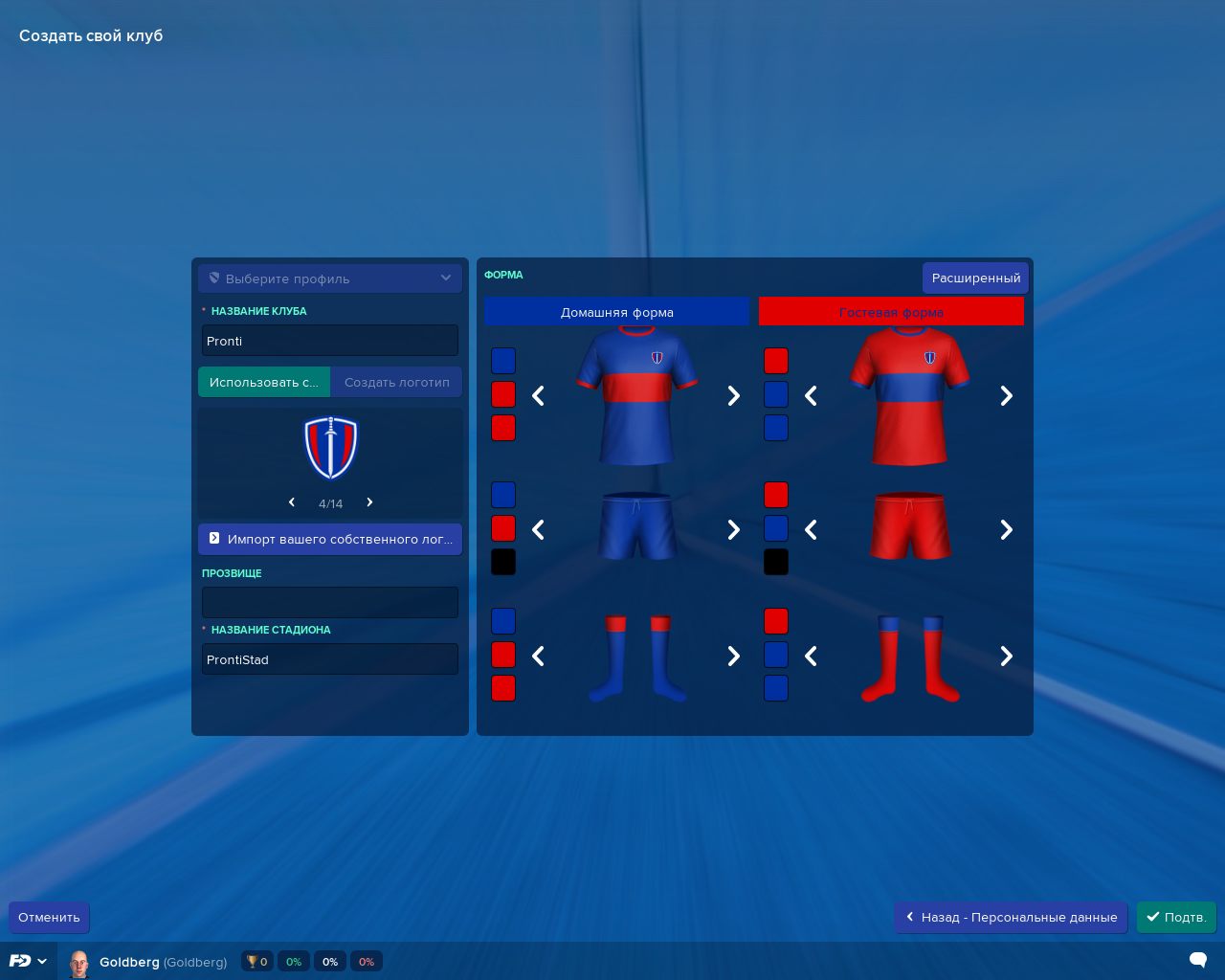The width and height of the screenshot is (1225, 980).
Task: Select the 'Домашняя форма' header
Action: (616, 312)
